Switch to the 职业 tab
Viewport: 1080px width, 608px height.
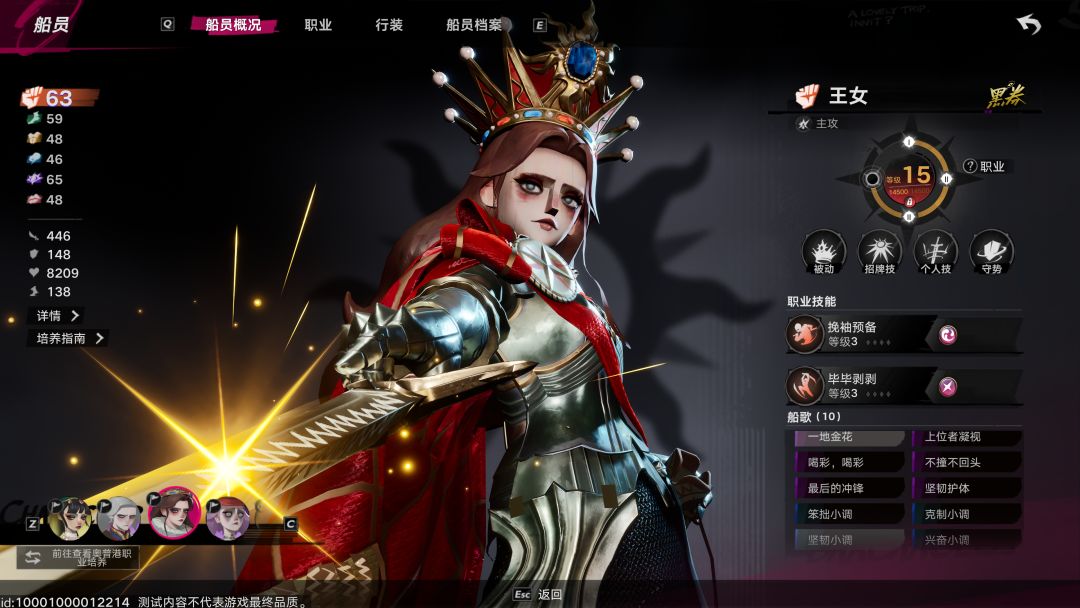pos(318,25)
